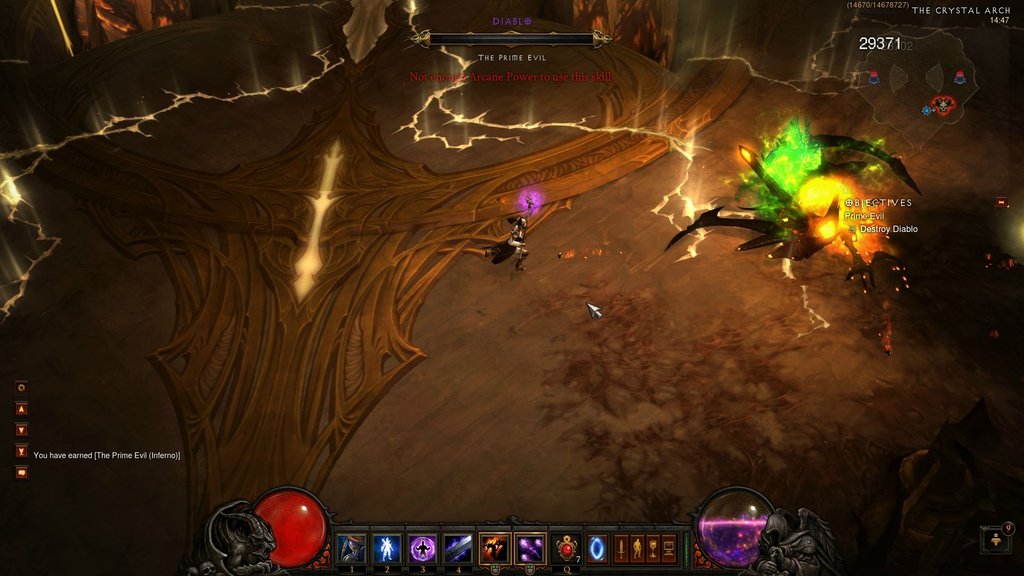Collapse the Objectives tracker header
The height and width of the screenshot is (576, 1024).
point(849,202)
